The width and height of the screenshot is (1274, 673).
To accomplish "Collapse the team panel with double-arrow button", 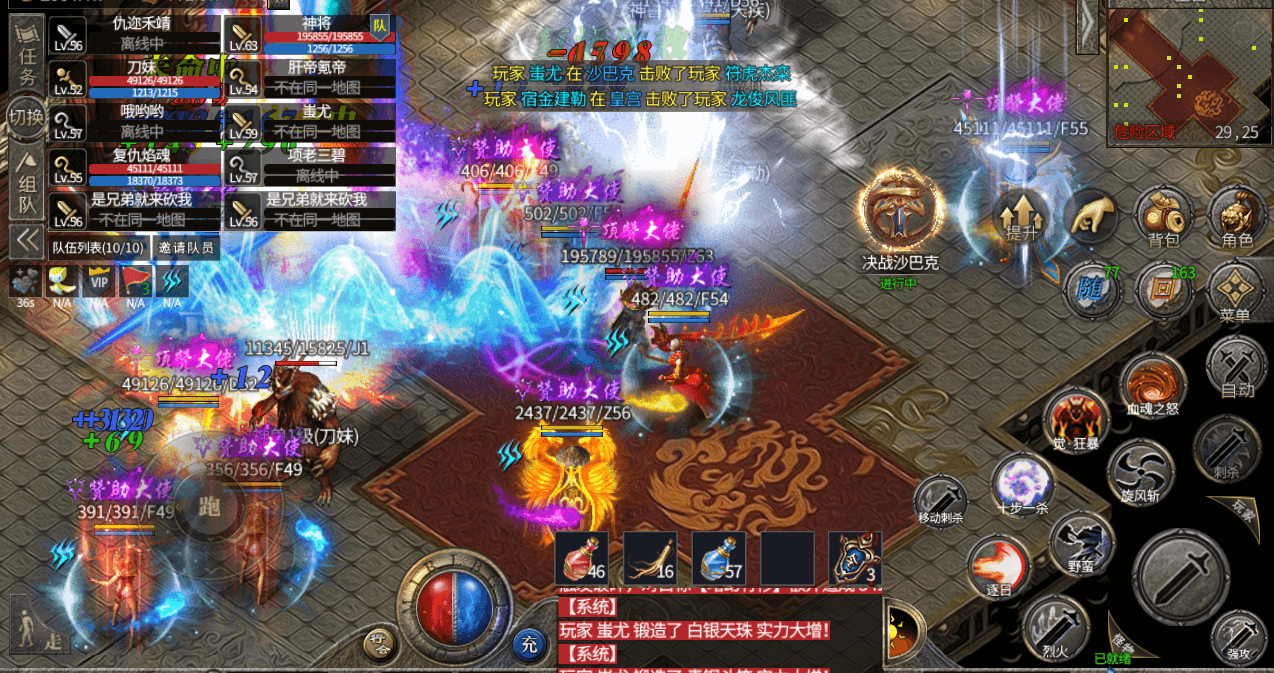I will pos(27,241).
